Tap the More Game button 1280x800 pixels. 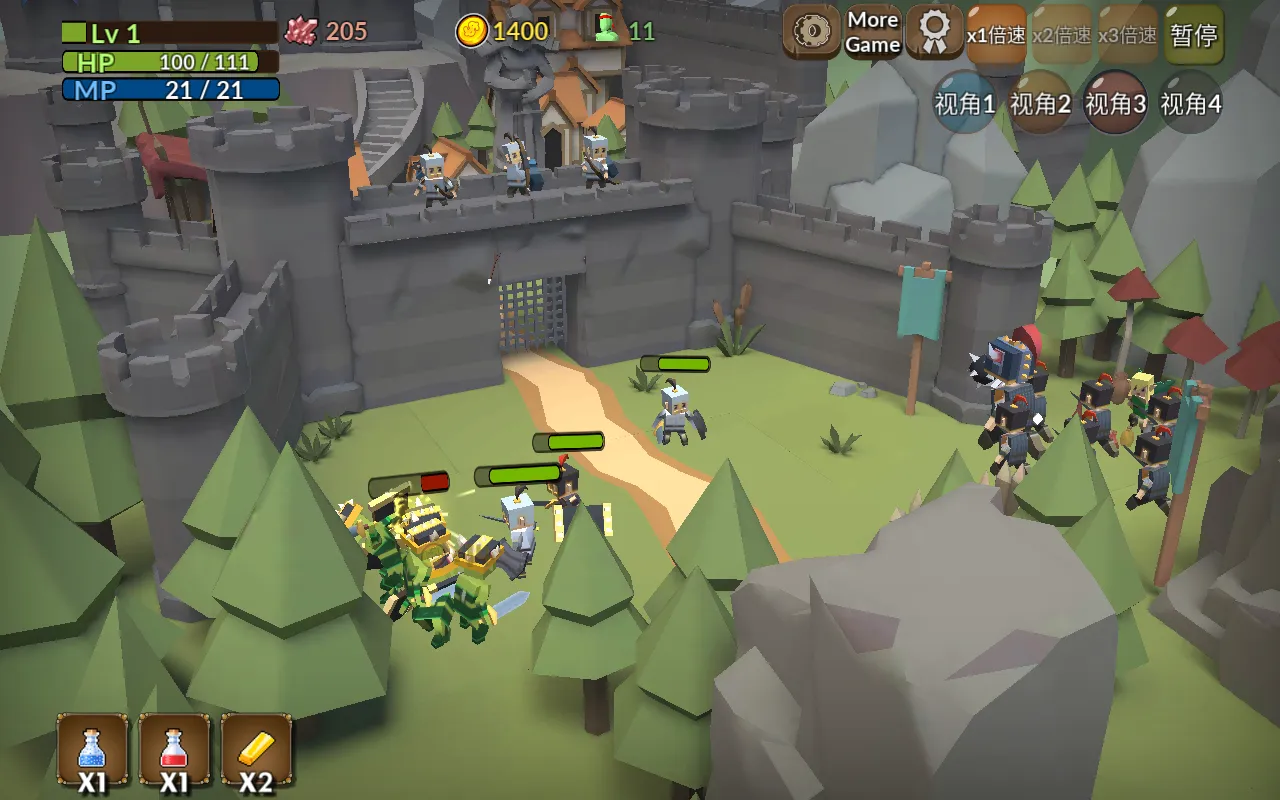pyautogui.click(x=873, y=33)
